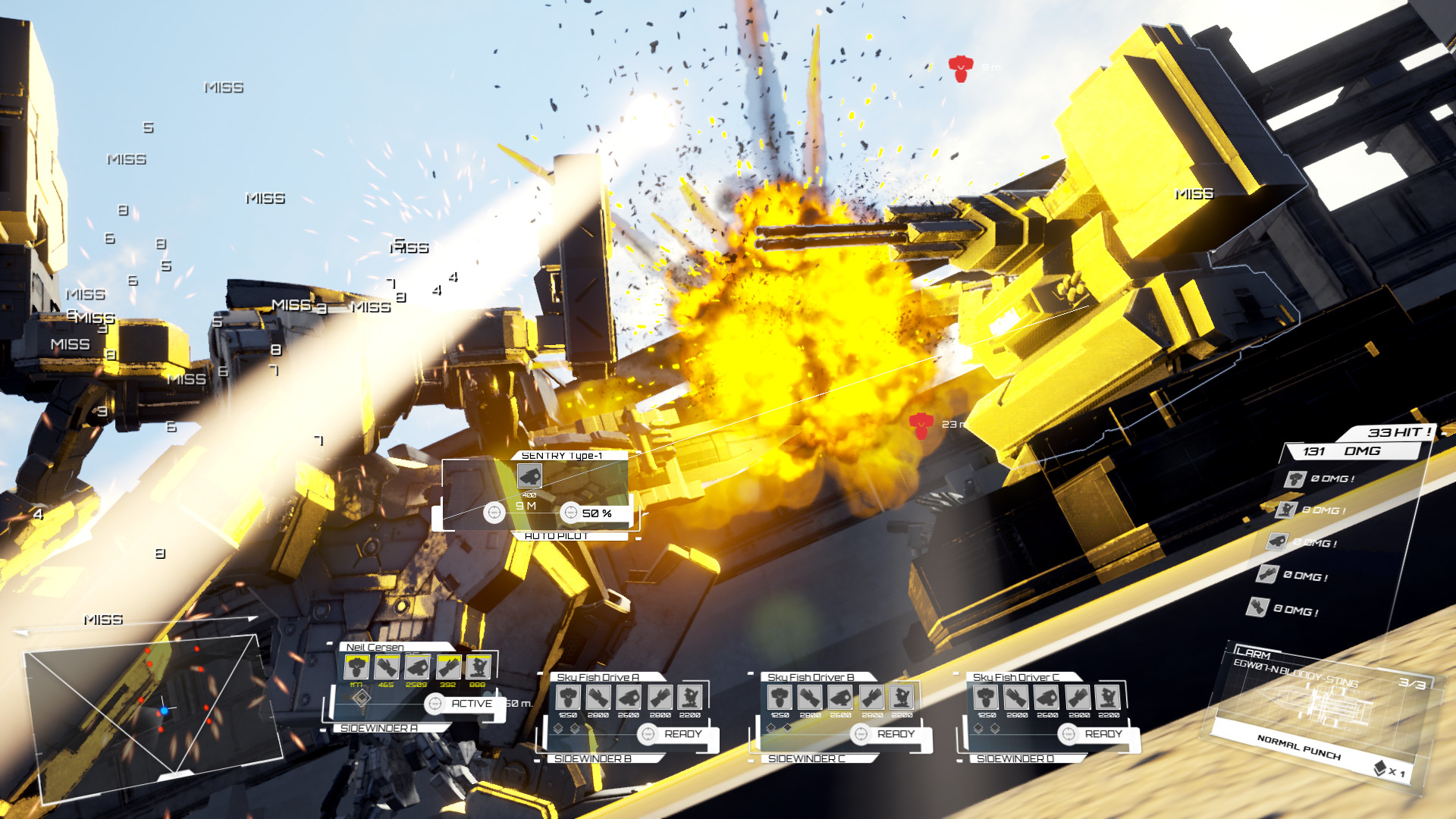Click the red enemy marker labeled 23 m
Image resolution: width=1456 pixels, height=819 pixels.
click(920, 426)
